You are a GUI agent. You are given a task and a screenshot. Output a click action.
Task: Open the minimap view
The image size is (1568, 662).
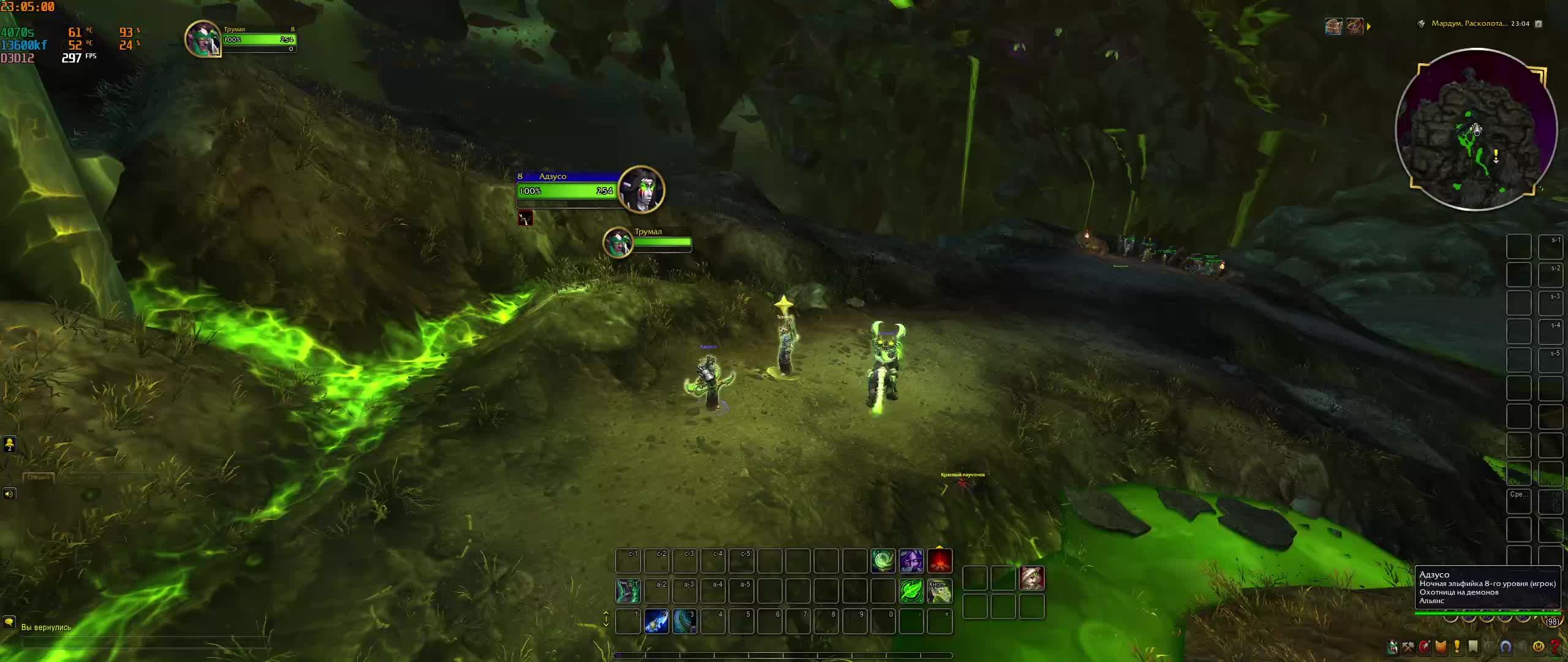pos(1476,129)
